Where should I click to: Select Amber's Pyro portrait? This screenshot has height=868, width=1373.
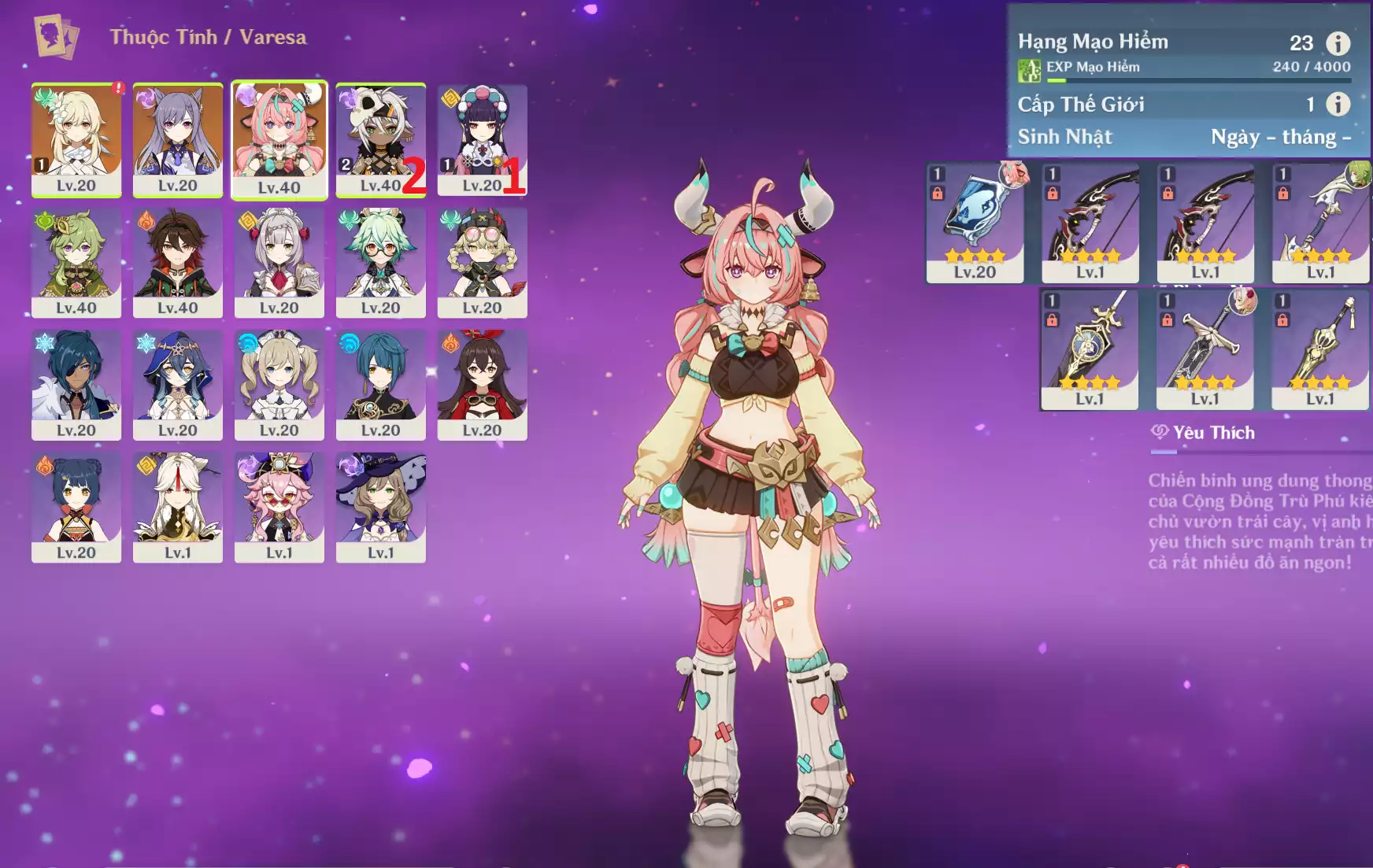tap(482, 385)
